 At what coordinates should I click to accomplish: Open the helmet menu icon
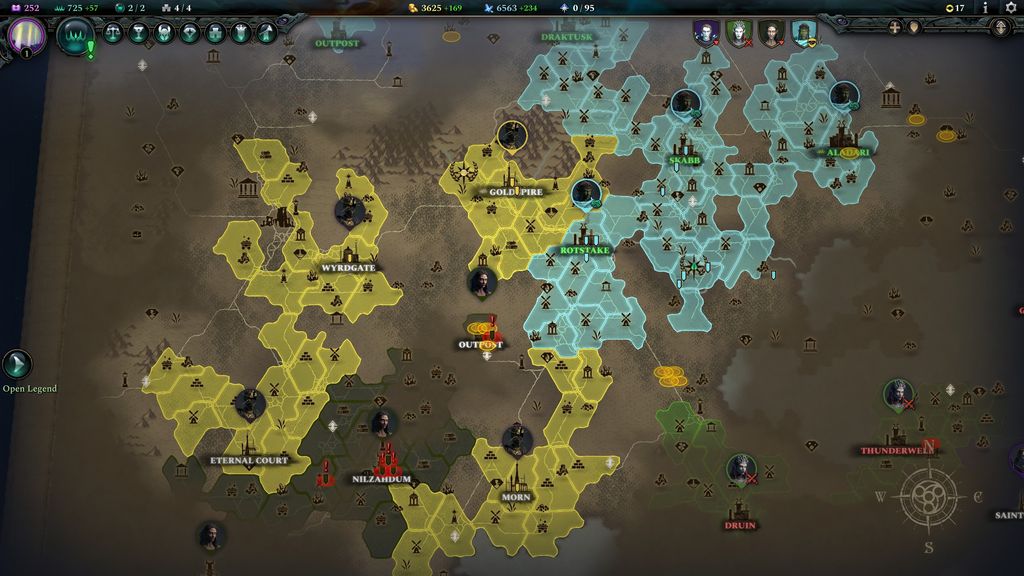click(x=165, y=33)
